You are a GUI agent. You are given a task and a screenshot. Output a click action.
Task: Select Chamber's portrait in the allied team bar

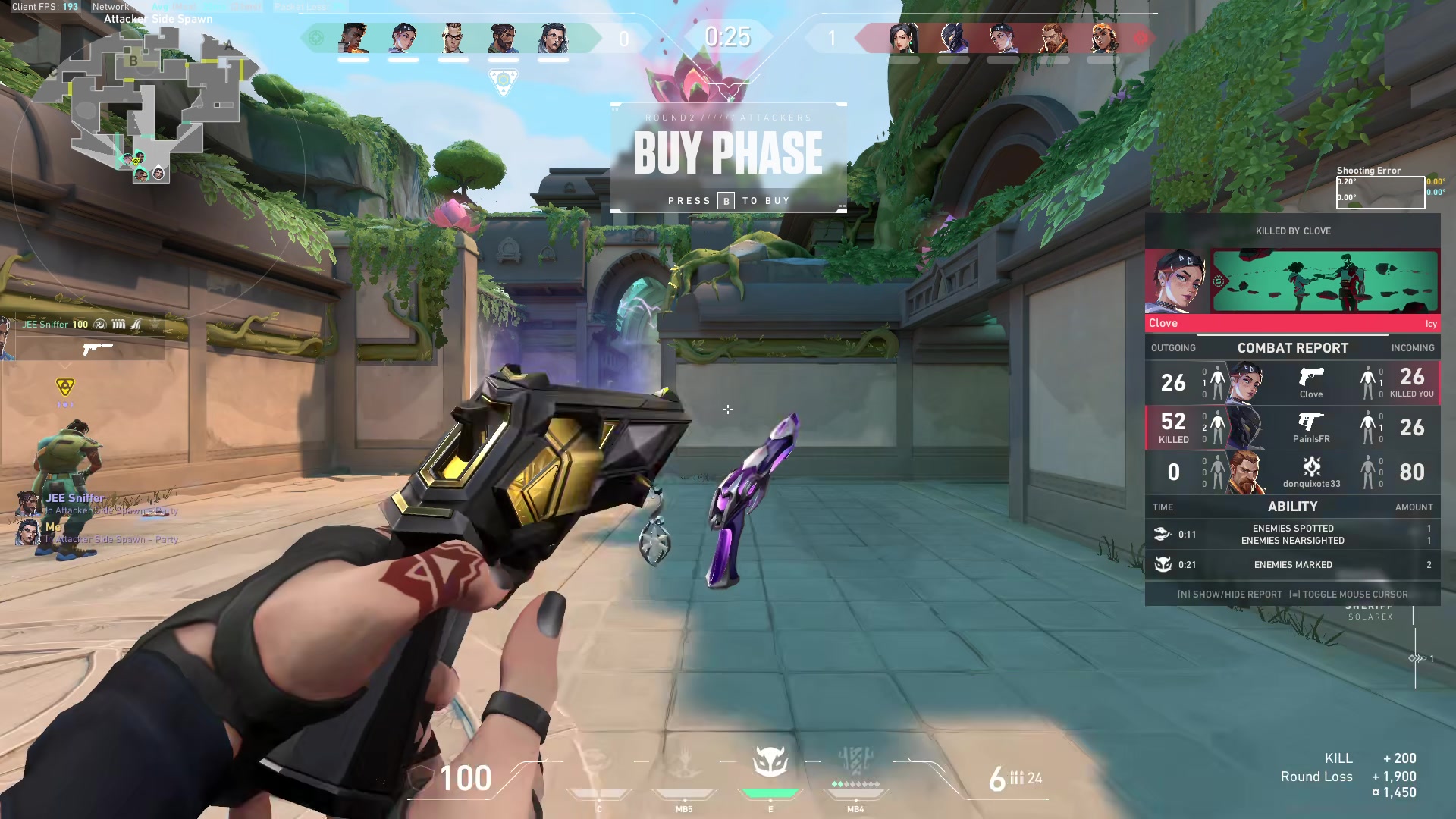click(453, 38)
